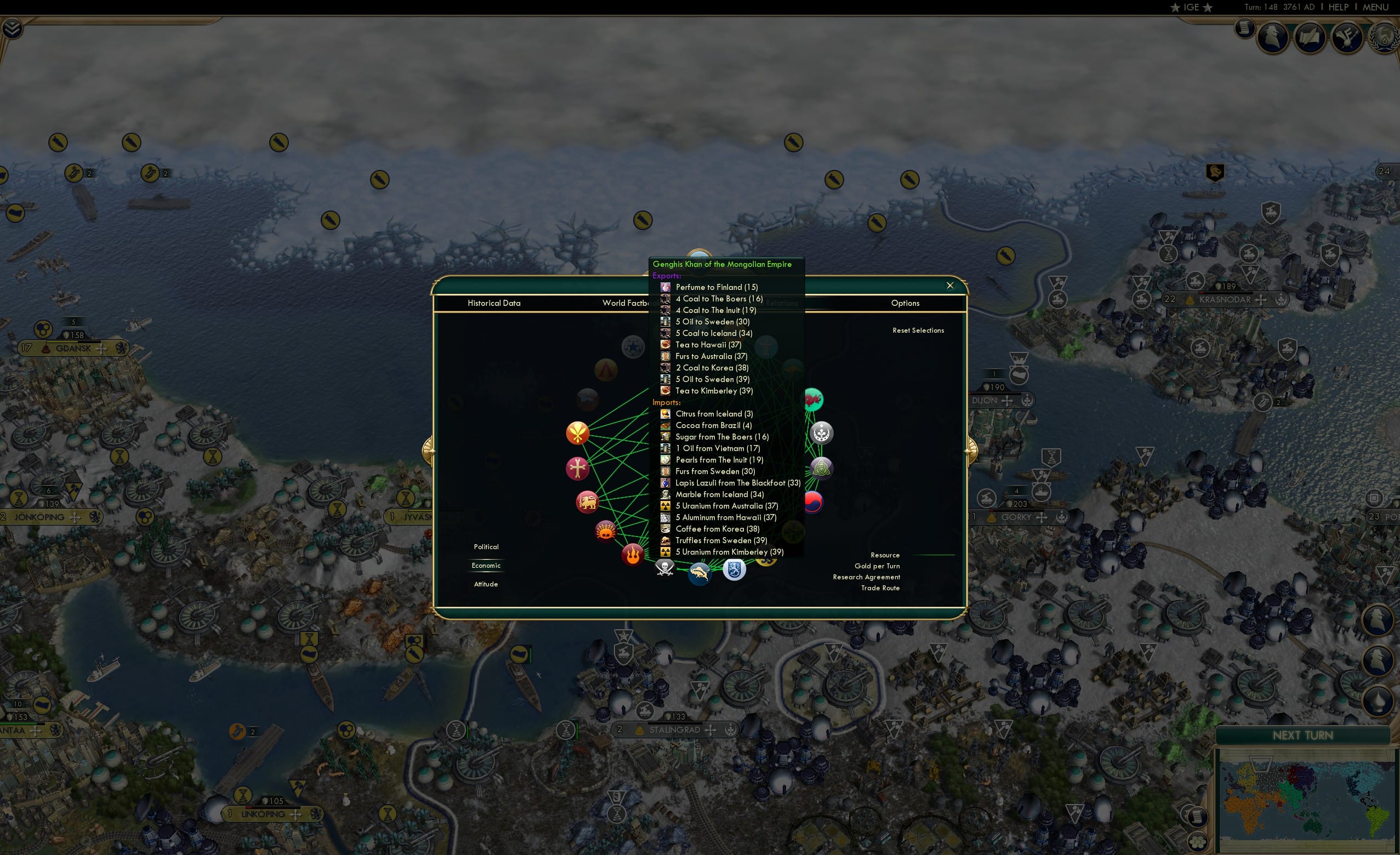Enable the Gold per Turn filter
Viewport: 1400px width, 855px height.
878,566
